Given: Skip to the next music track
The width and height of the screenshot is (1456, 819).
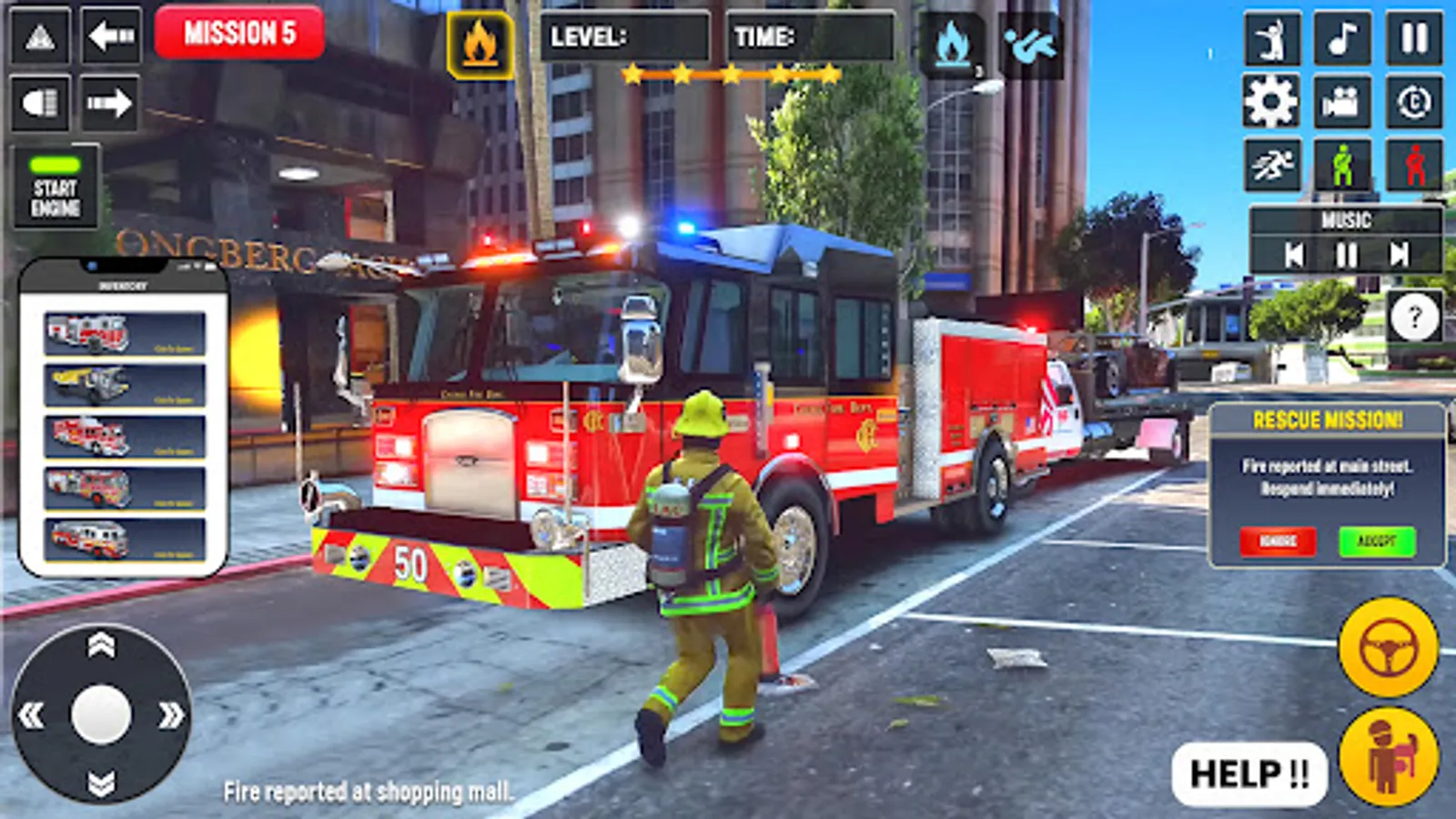Looking at the screenshot, I should (1399, 255).
